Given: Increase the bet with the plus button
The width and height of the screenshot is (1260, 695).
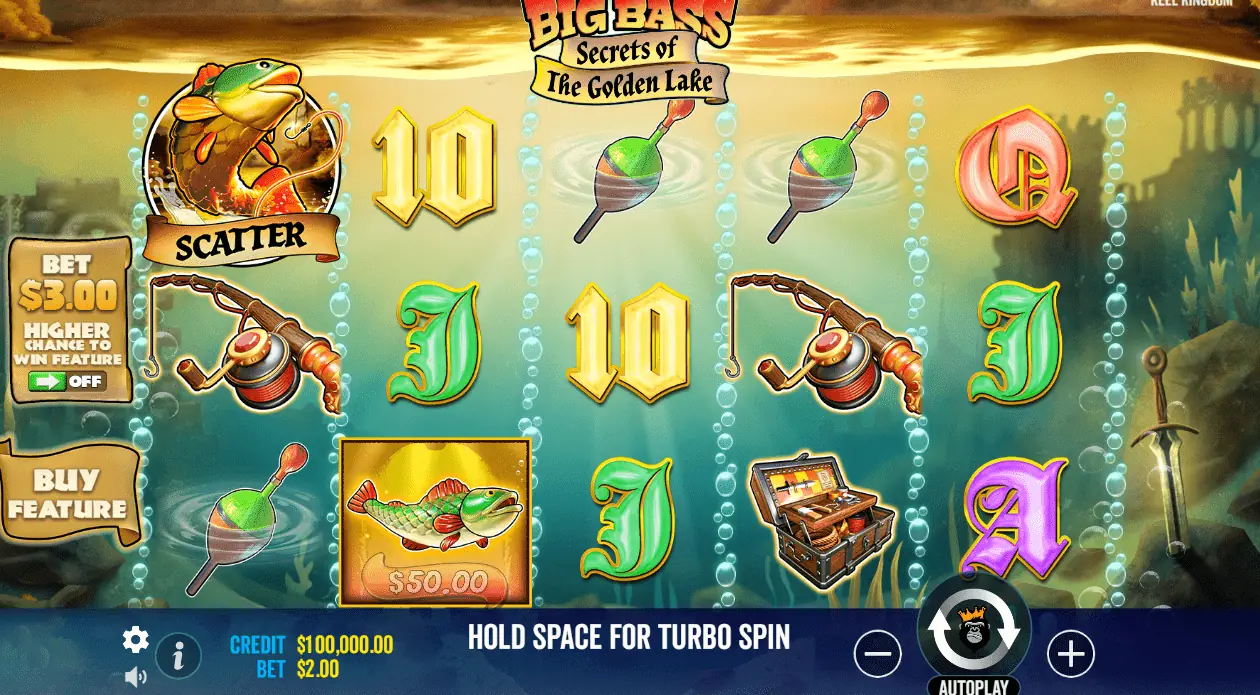Looking at the screenshot, I should [1070, 655].
